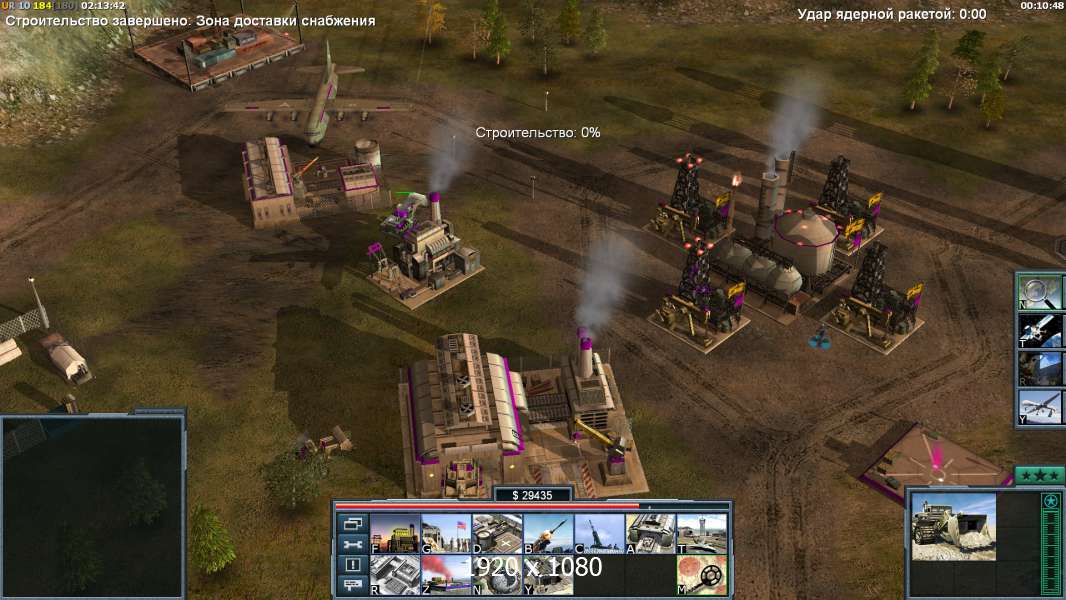
Task: Build the Airfield with the control tower icon
Action: [701, 534]
